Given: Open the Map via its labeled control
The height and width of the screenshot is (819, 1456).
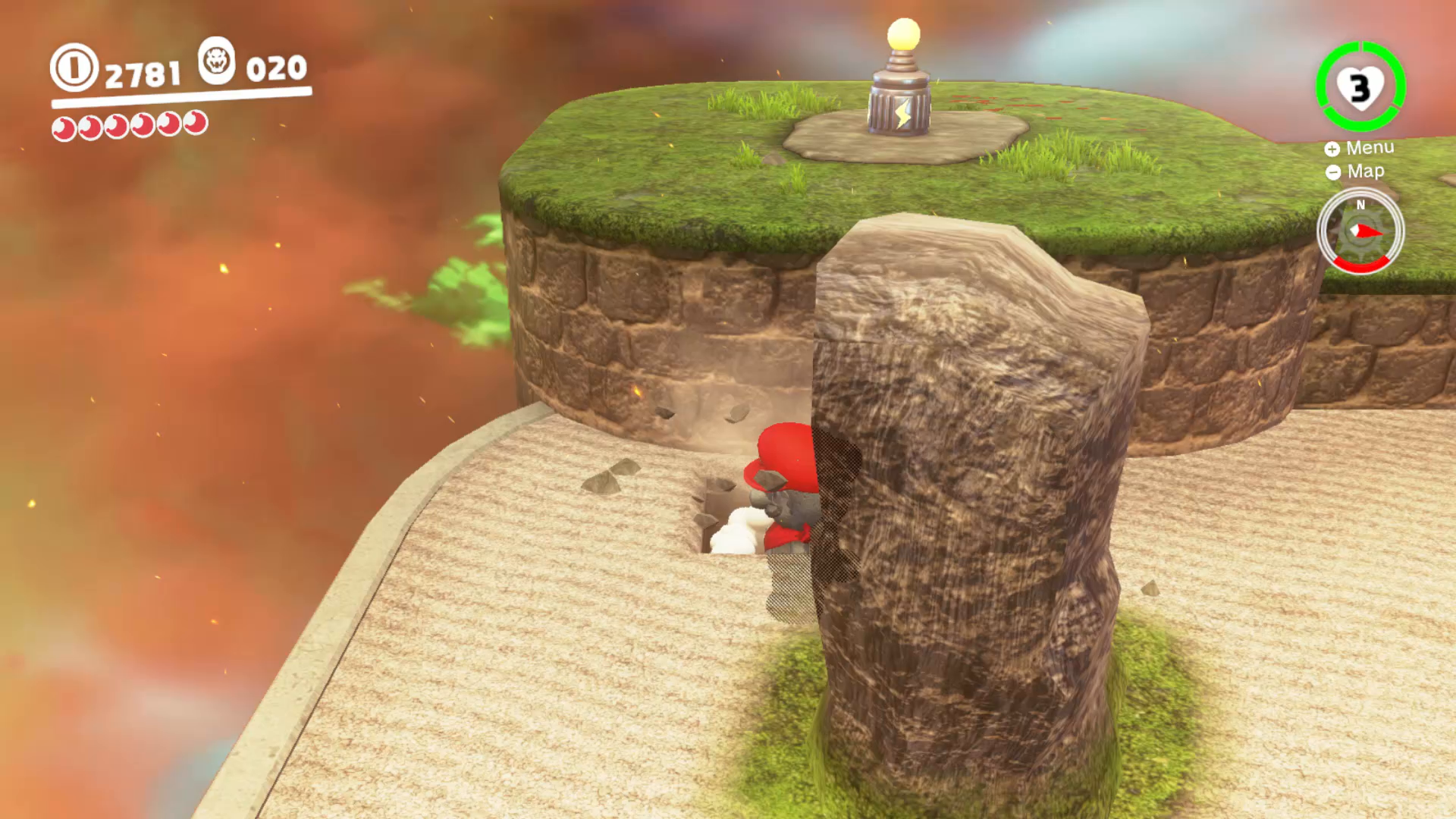Looking at the screenshot, I should click(x=1364, y=172).
